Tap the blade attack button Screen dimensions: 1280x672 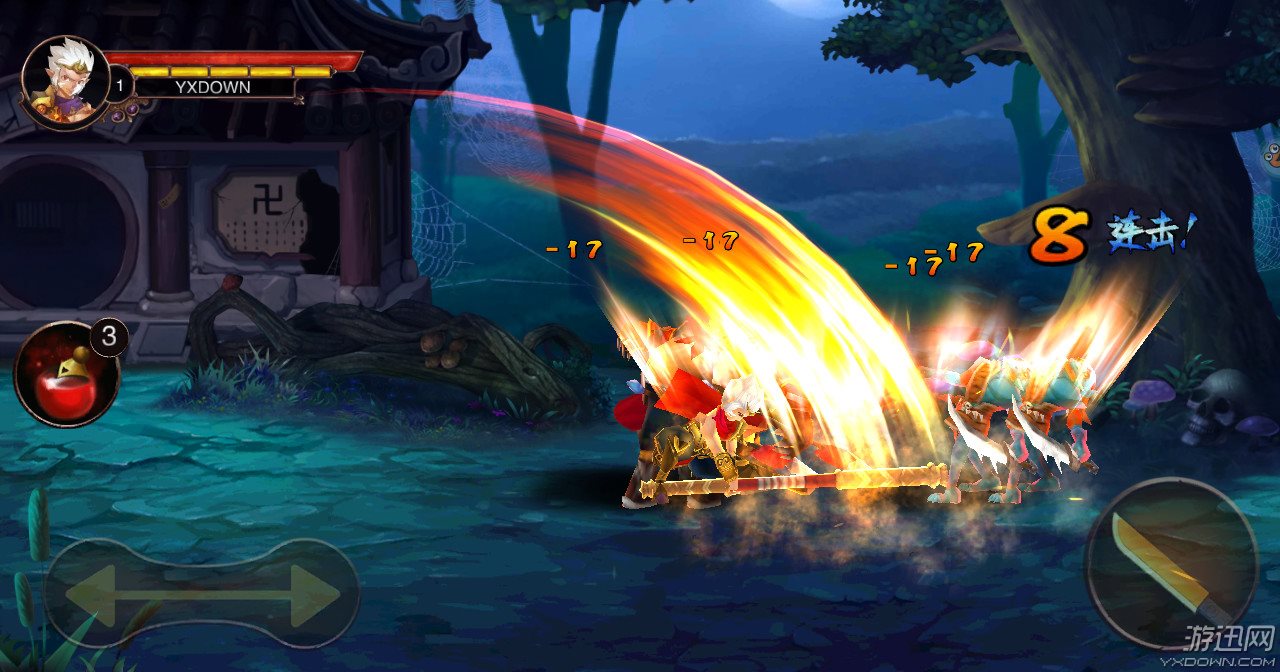(x=1171, y=563)
